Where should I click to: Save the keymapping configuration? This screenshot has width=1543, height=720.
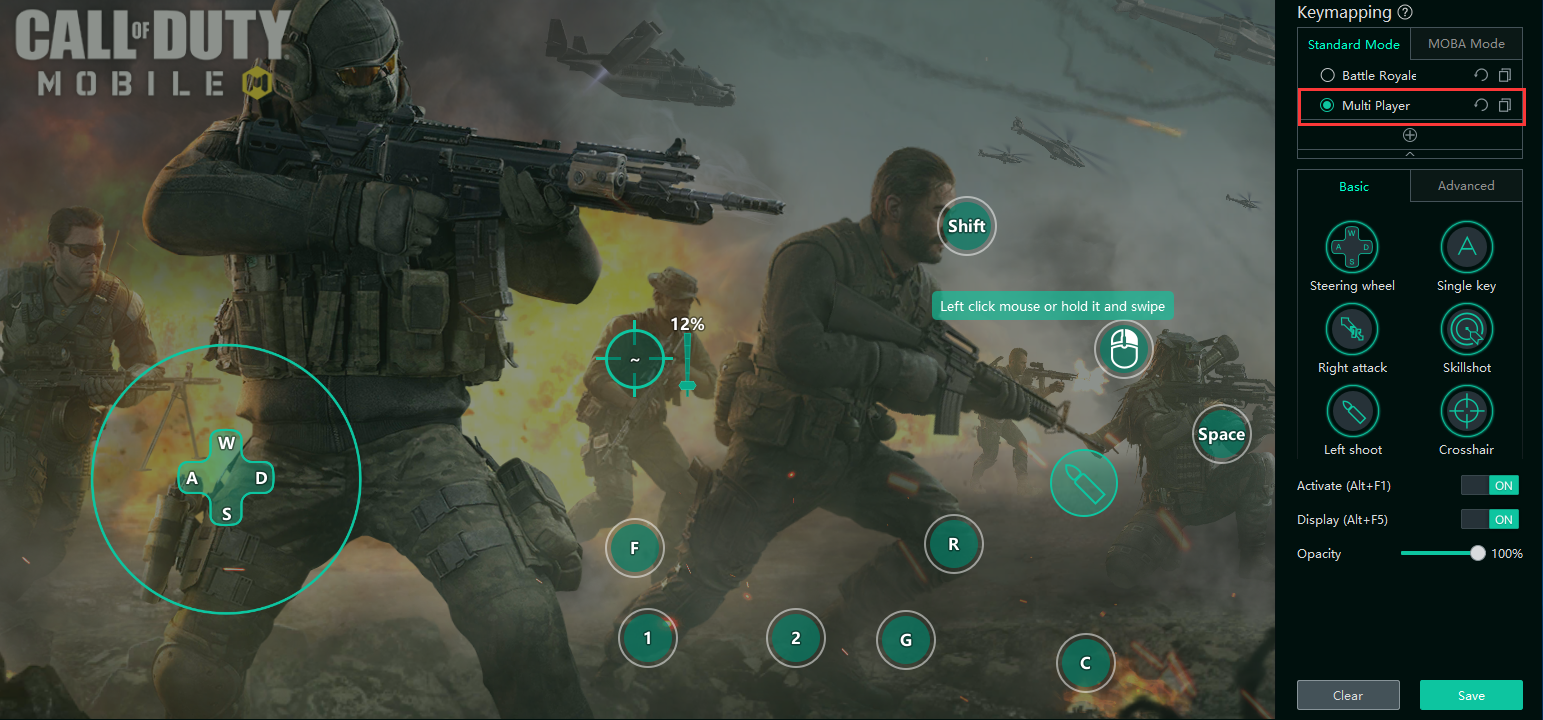(1470, 695)
